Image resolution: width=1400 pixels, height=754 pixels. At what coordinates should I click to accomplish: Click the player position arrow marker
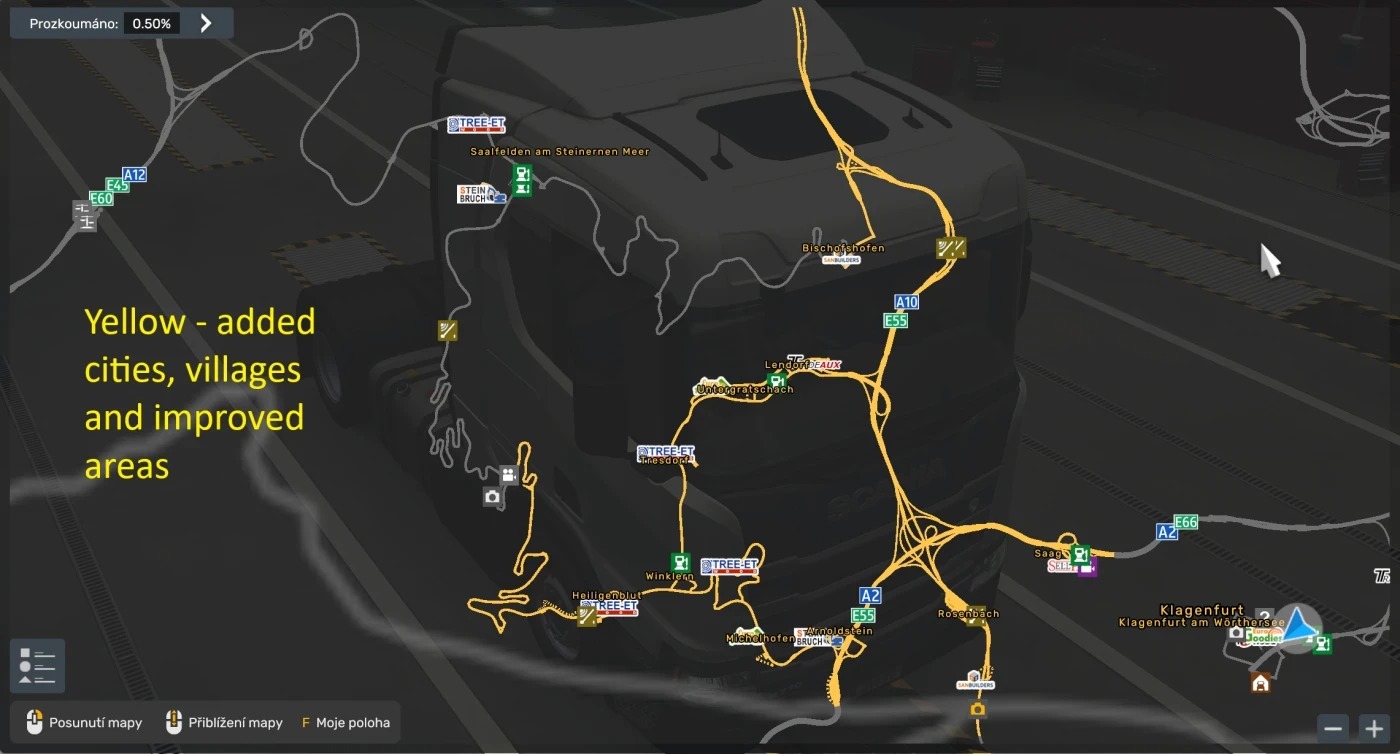(x=1297, y=627)
